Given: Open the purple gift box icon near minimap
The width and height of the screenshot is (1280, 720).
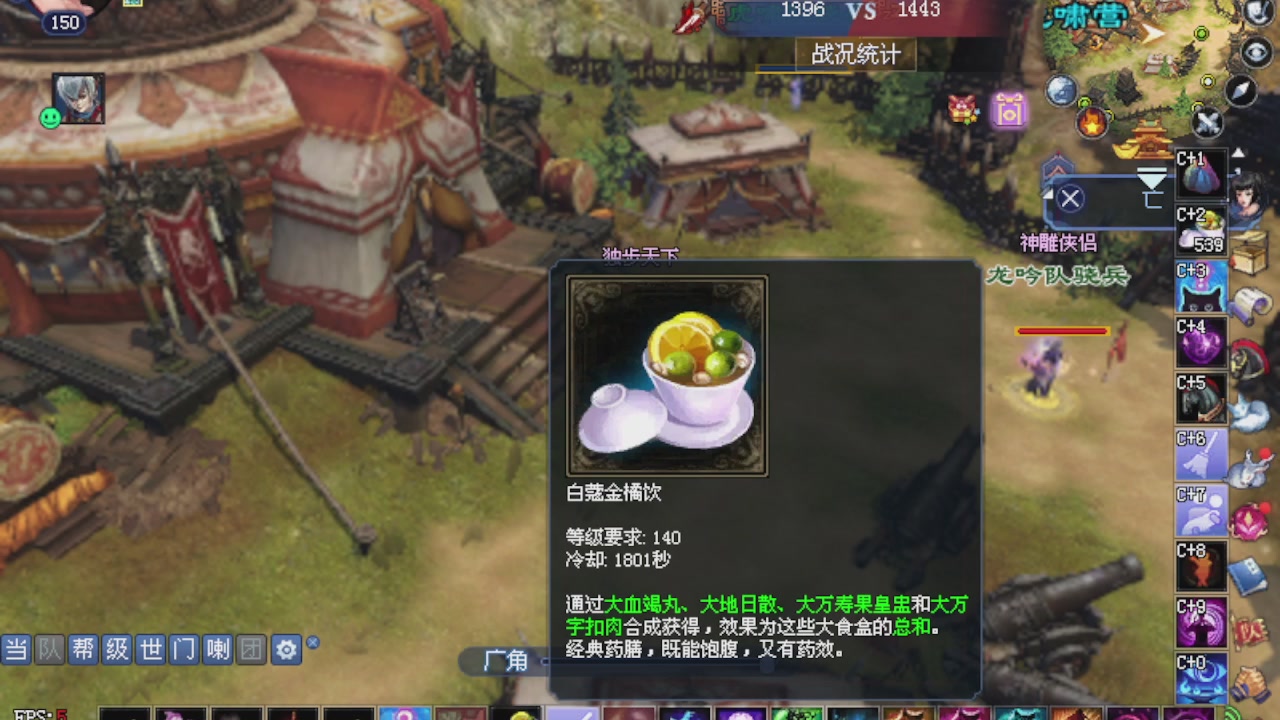Looking at the screenshot, I should 1009,112.
